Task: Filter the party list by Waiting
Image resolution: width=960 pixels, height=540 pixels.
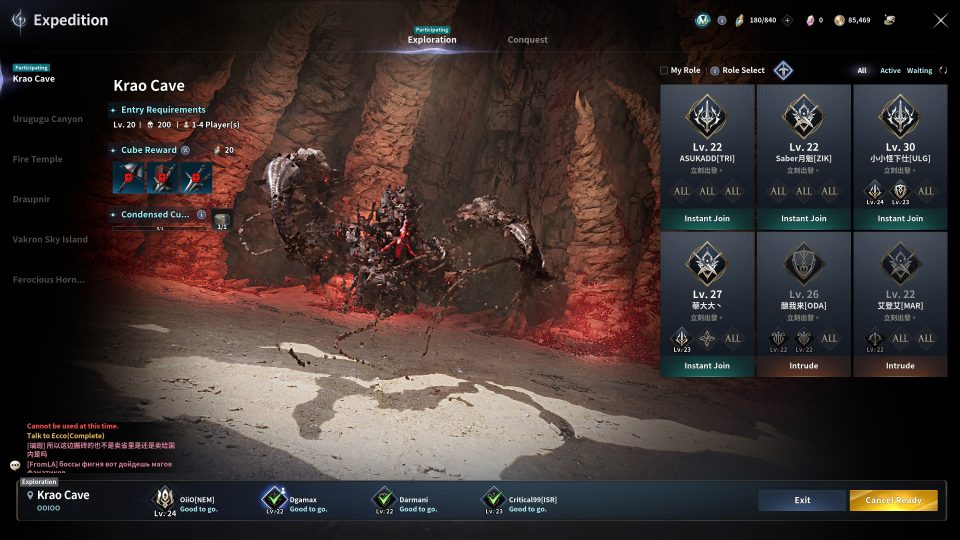Action: click(x=919, y=71)
